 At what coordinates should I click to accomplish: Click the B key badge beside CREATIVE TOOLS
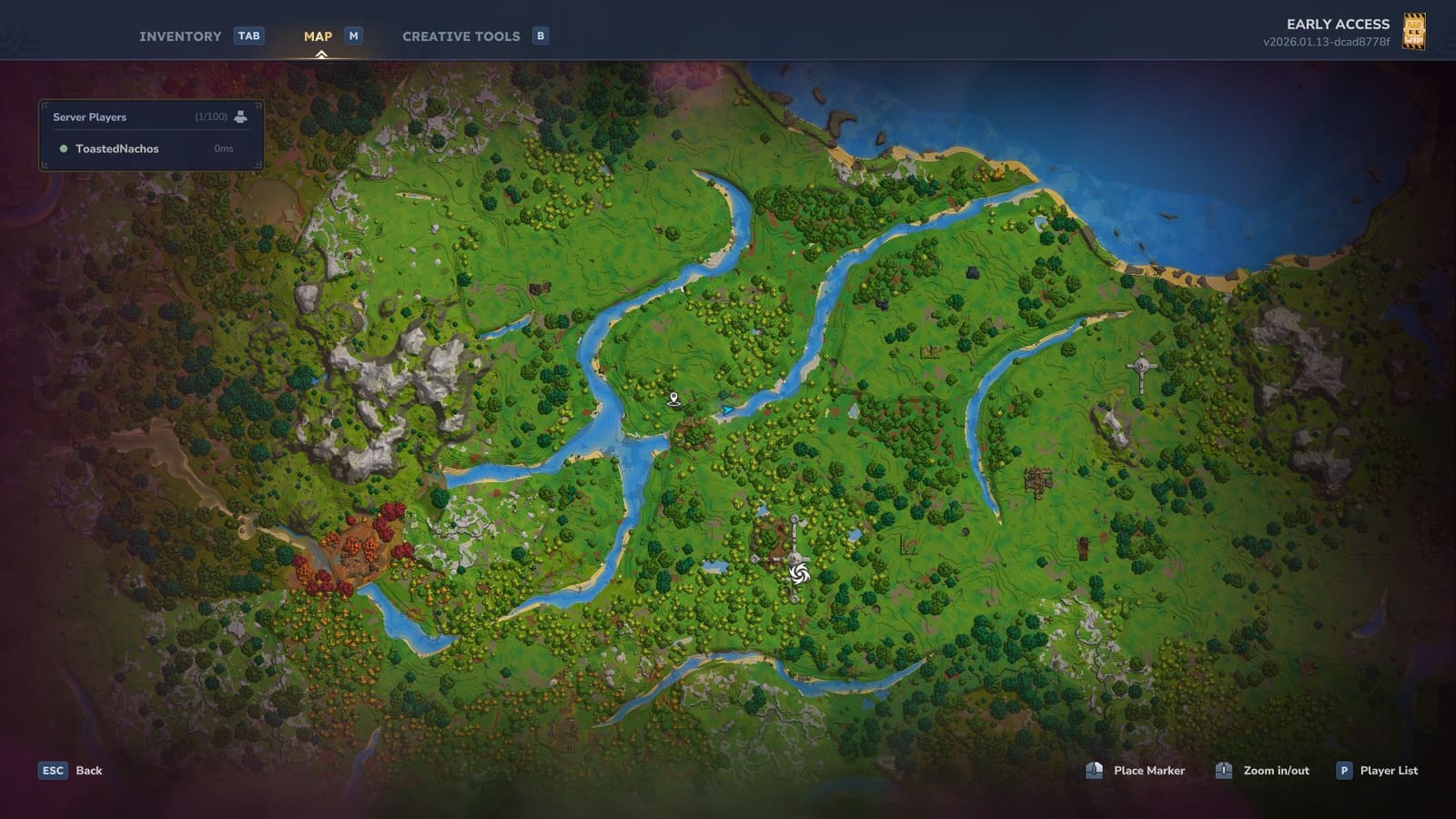click(541, 36)
